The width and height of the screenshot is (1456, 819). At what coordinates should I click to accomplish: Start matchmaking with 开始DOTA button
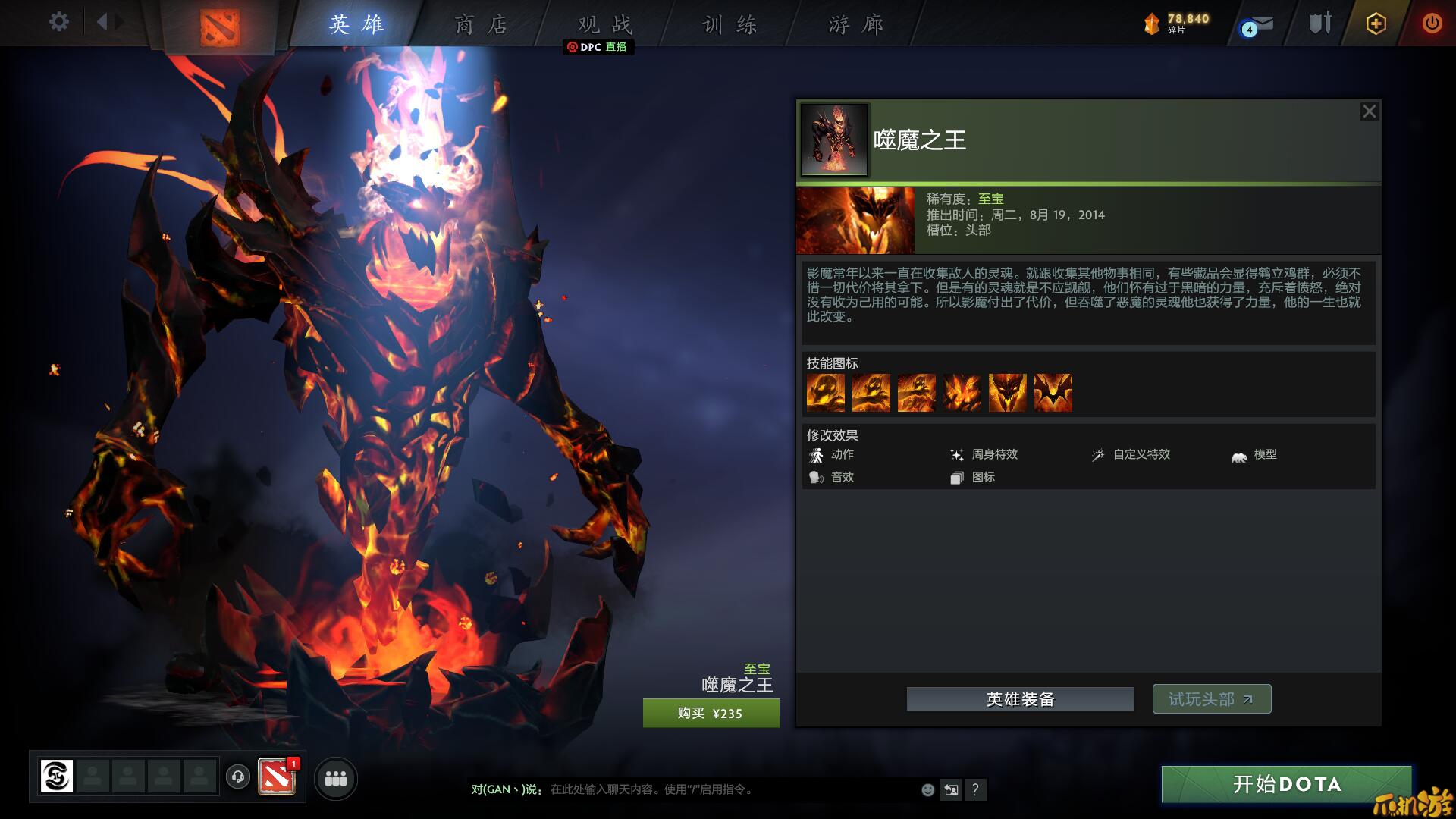tap(1286, 784)
